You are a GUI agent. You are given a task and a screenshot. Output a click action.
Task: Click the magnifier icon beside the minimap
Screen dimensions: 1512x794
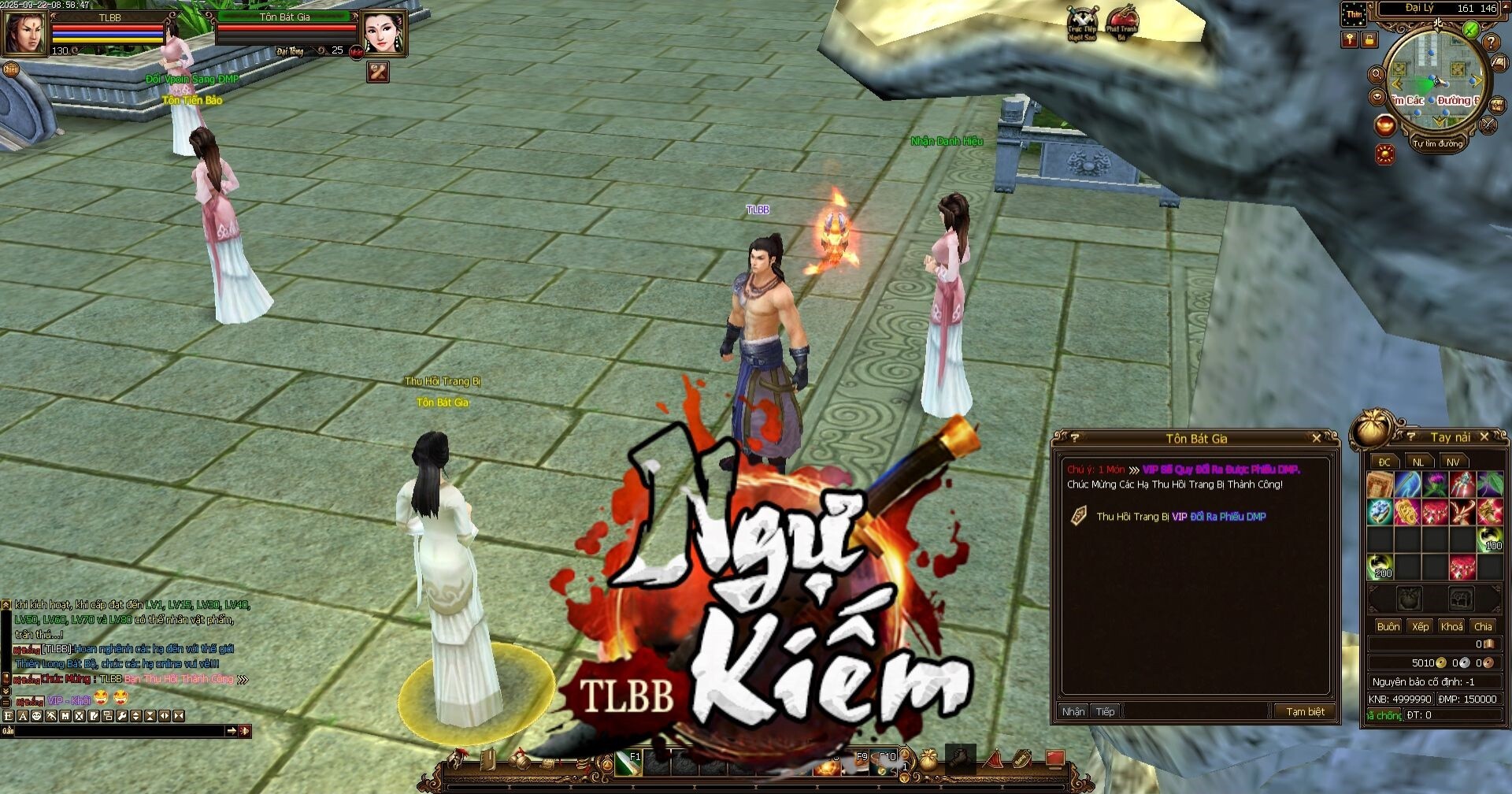pos(1377,75)
